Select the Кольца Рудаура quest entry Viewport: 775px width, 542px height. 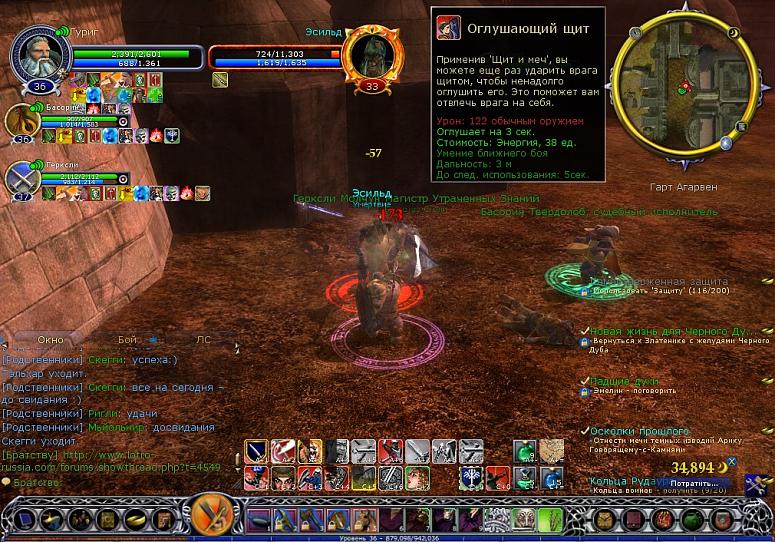coord(638,481)
